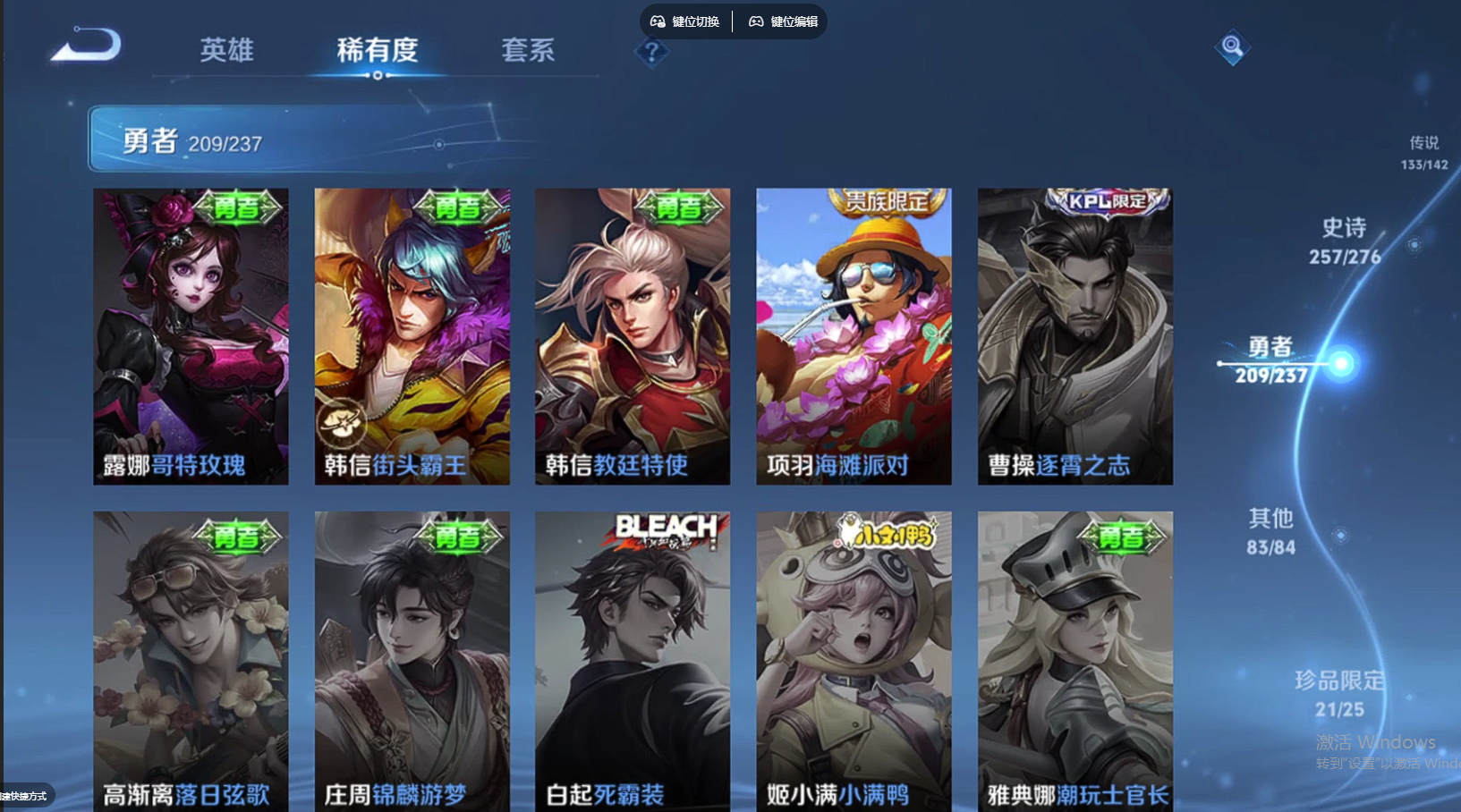Select the 稀有度 tab
The height and width of the screenshot is (812, 1461).
coord(376,51)
